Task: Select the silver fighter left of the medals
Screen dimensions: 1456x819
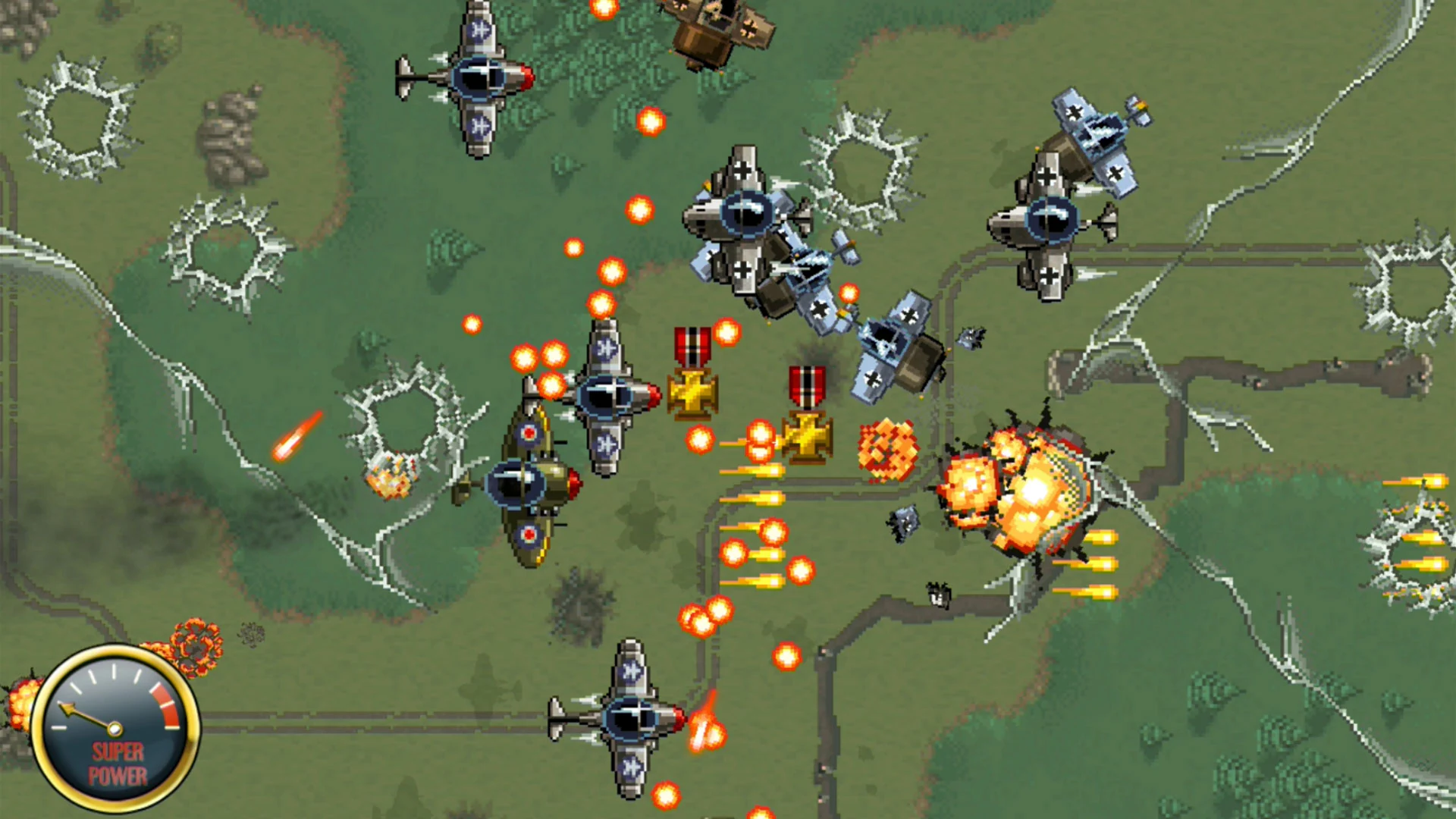Action: pos(607,394)
